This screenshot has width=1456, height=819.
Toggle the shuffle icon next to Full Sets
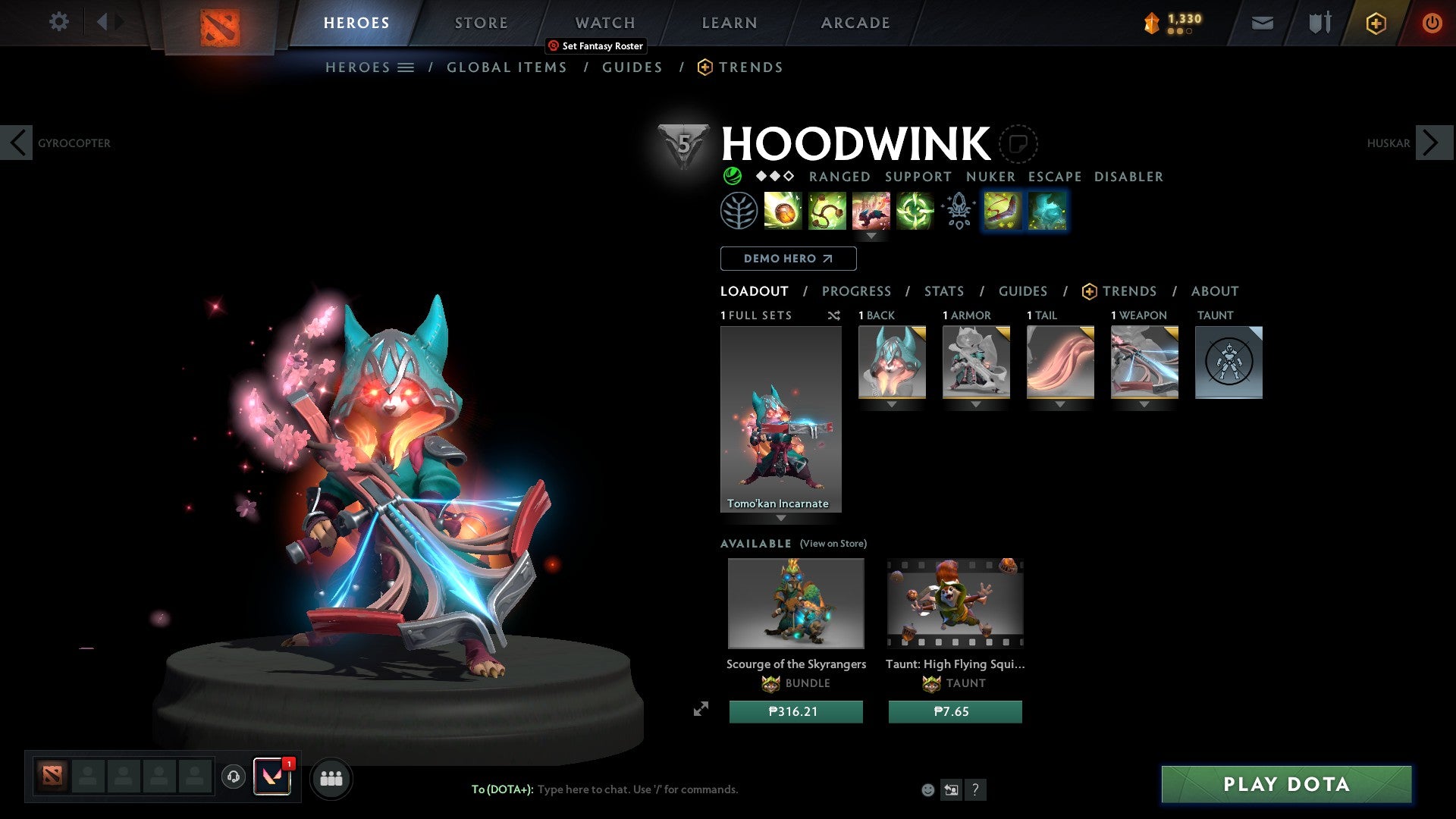pyautogui.click(x=834, y=315)
